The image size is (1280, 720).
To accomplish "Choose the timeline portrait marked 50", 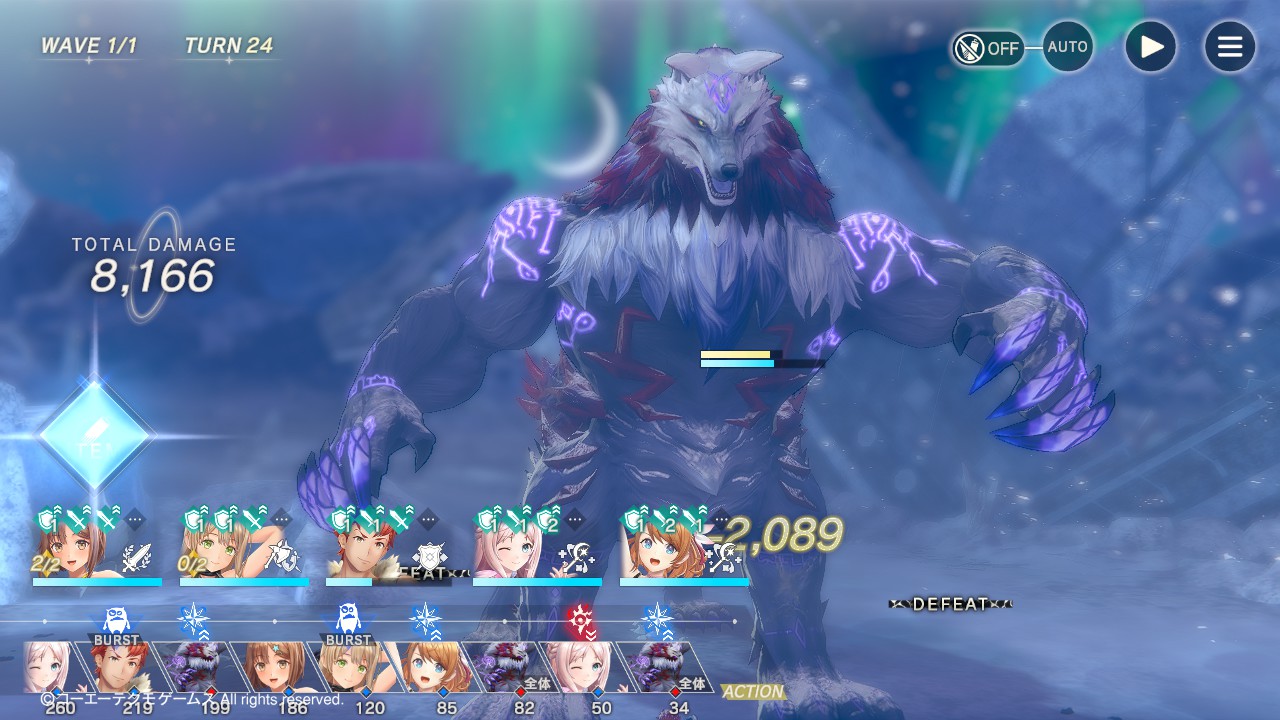I will tap(590, 668).
